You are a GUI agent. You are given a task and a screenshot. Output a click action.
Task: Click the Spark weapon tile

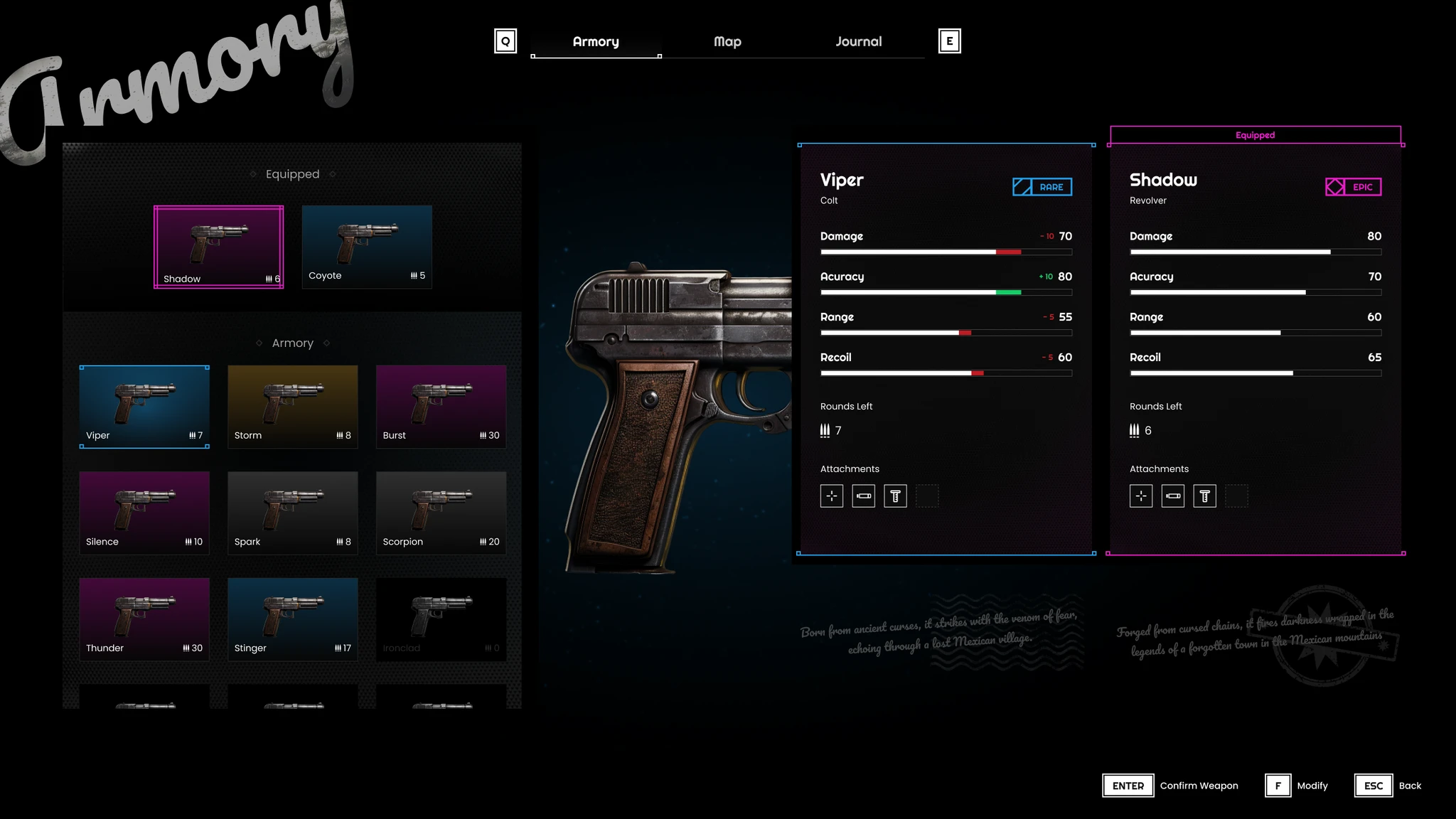[x=292, y=513]
